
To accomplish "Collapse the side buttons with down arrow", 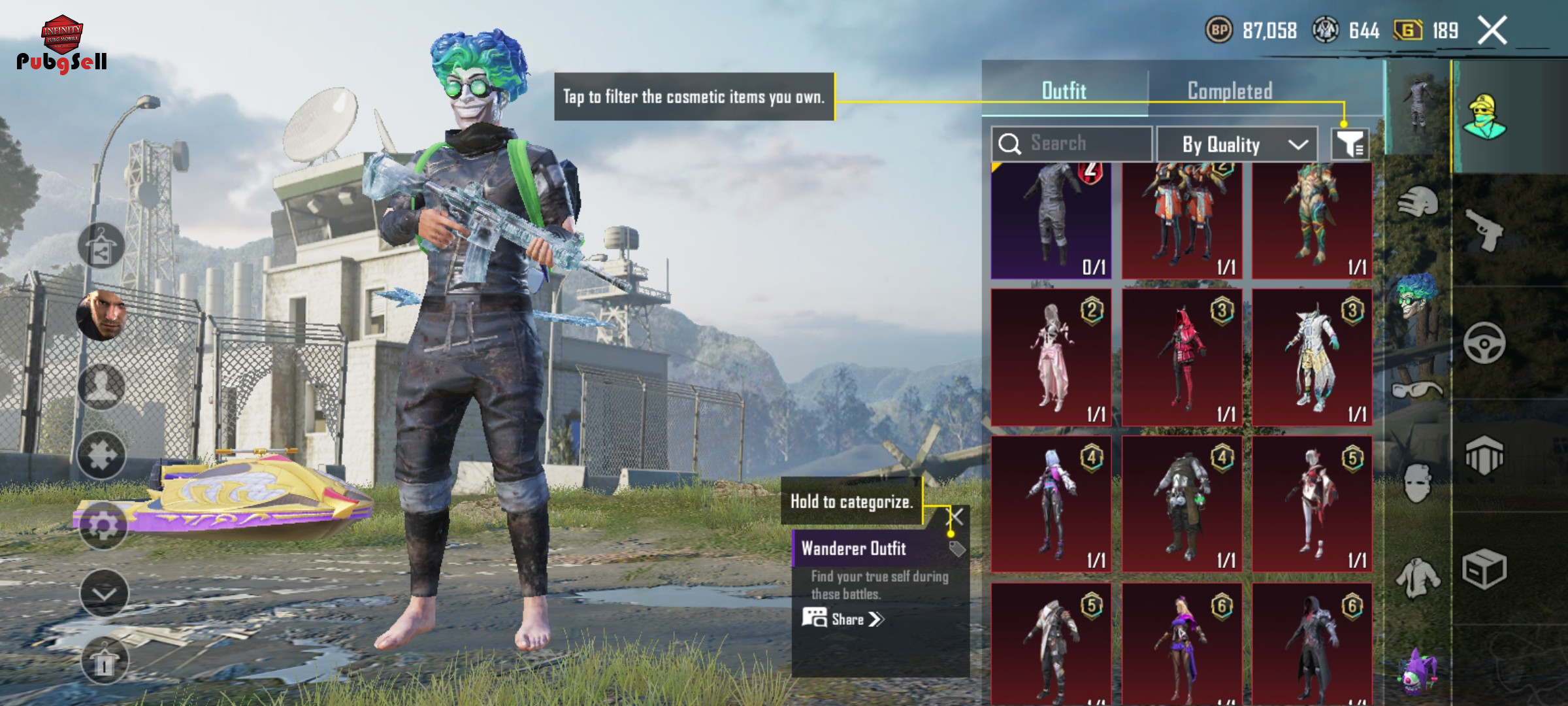I will click(104, 594).
